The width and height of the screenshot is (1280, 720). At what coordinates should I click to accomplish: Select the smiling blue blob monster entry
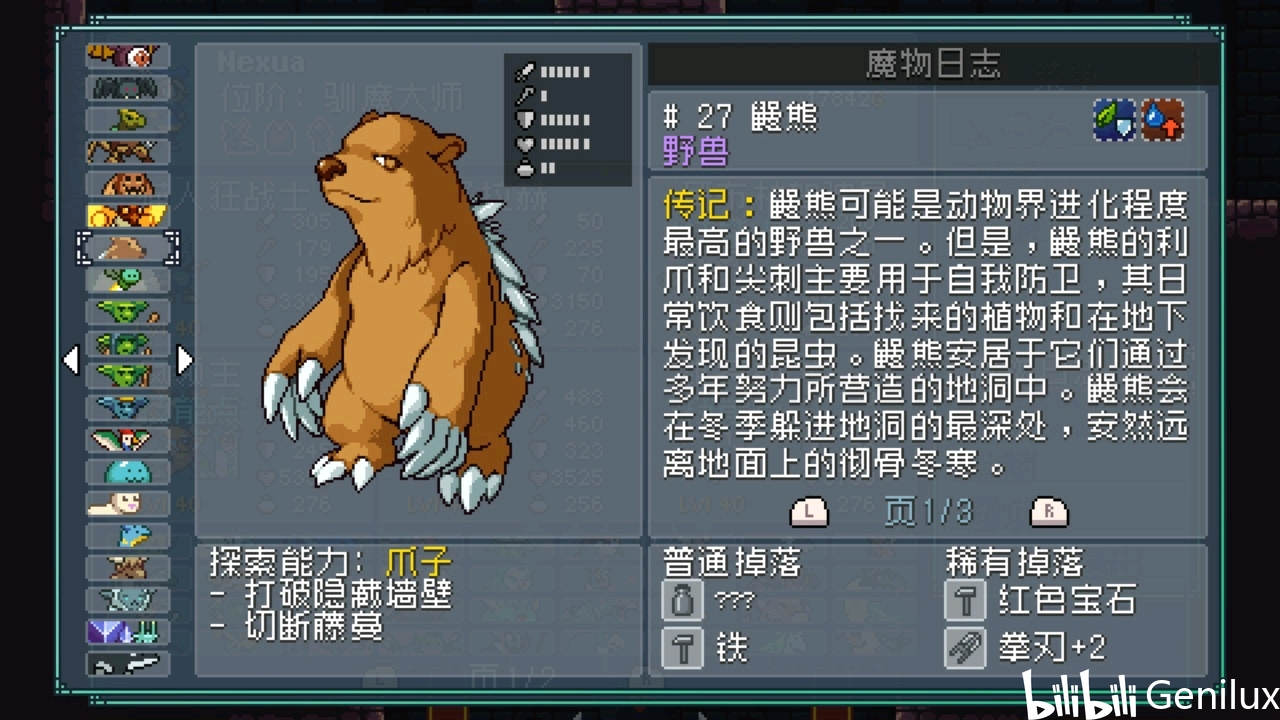(128, 471)
